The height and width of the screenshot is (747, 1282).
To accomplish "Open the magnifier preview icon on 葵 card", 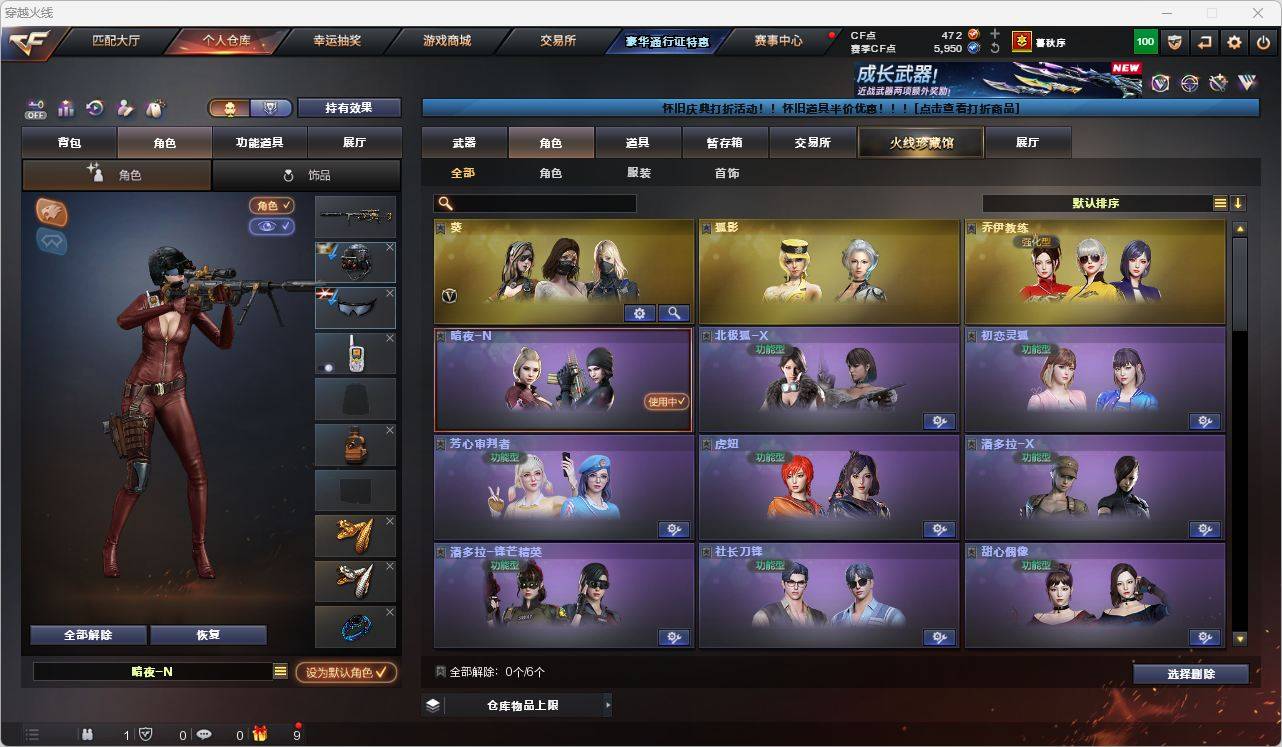I will [675, 313].
